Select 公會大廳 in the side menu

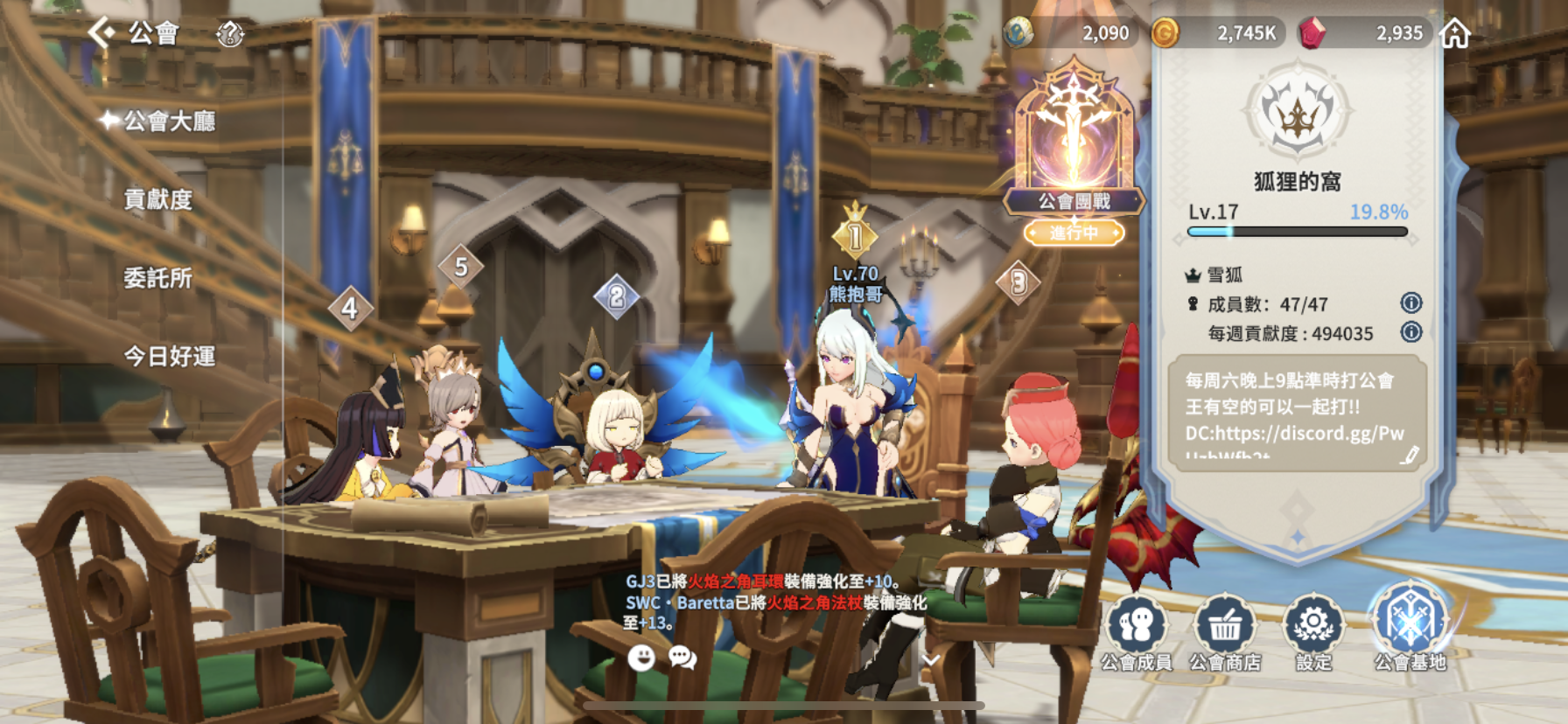(168, 121)
